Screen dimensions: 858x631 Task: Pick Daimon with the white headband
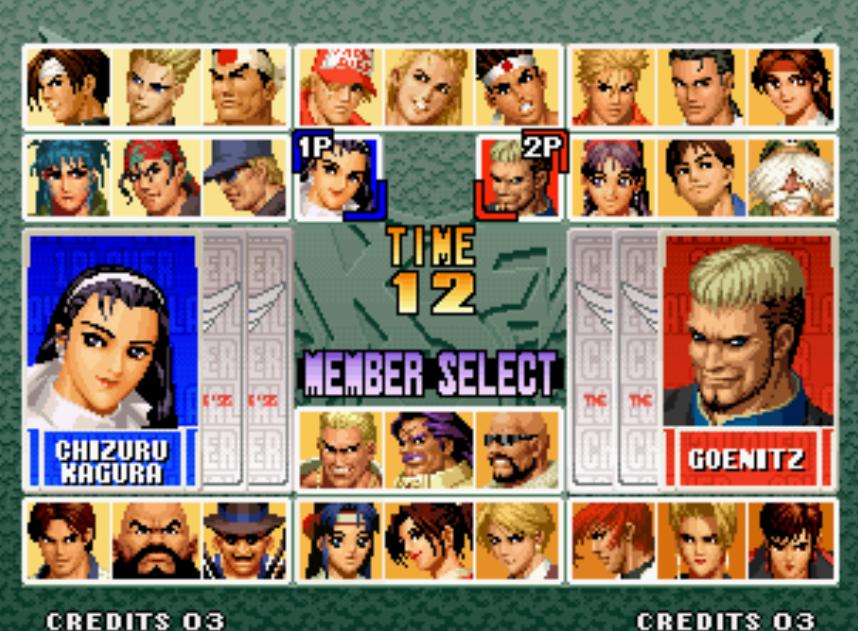244,87
